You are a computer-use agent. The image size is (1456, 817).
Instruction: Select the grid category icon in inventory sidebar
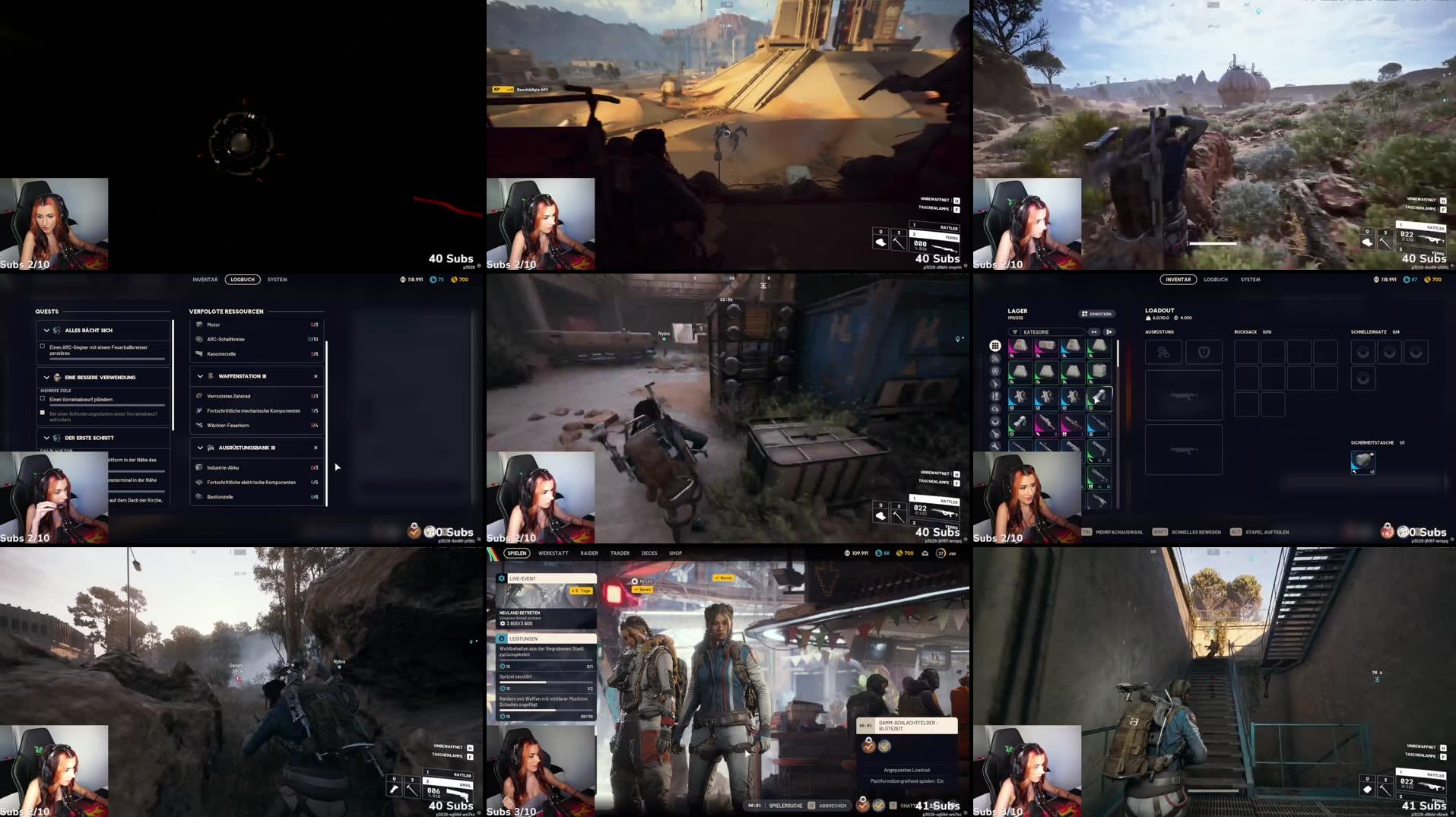(x=995, y=345)
